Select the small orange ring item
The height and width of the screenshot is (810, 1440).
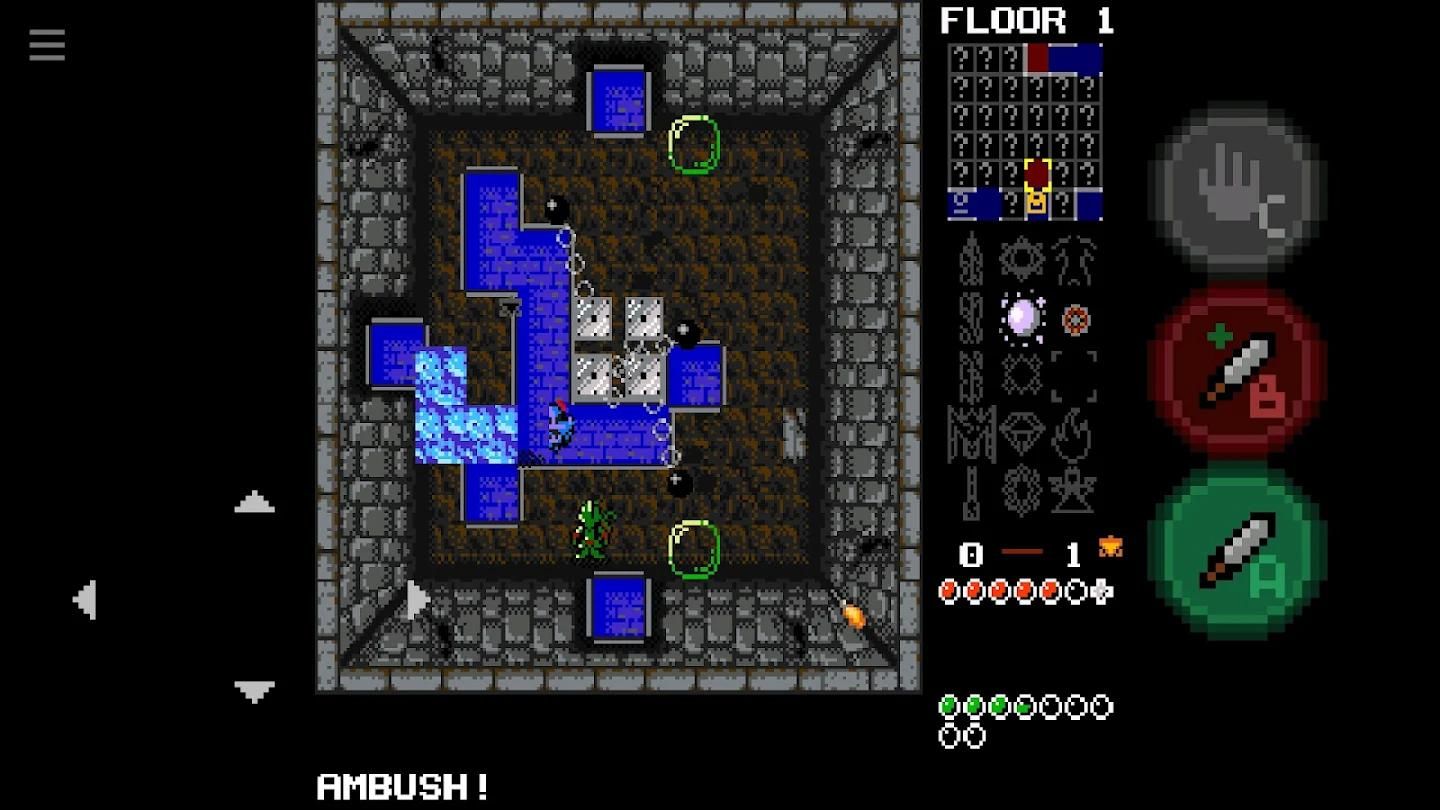pyautogui.click(x=1075, y=319)
